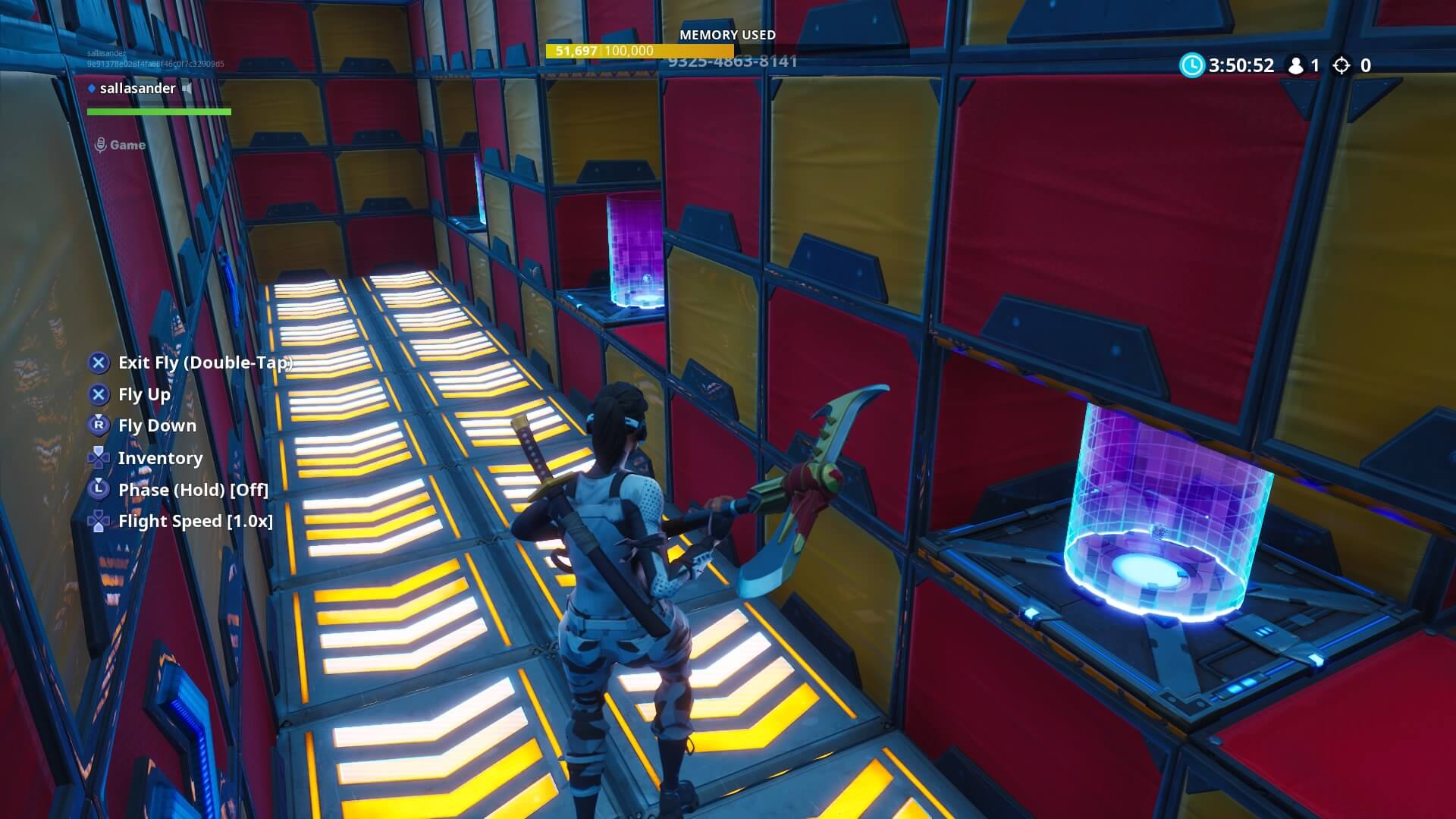Select the touchpad icon next to Inventory
This screenshot has width=1456, height=819.
point(98,457)
